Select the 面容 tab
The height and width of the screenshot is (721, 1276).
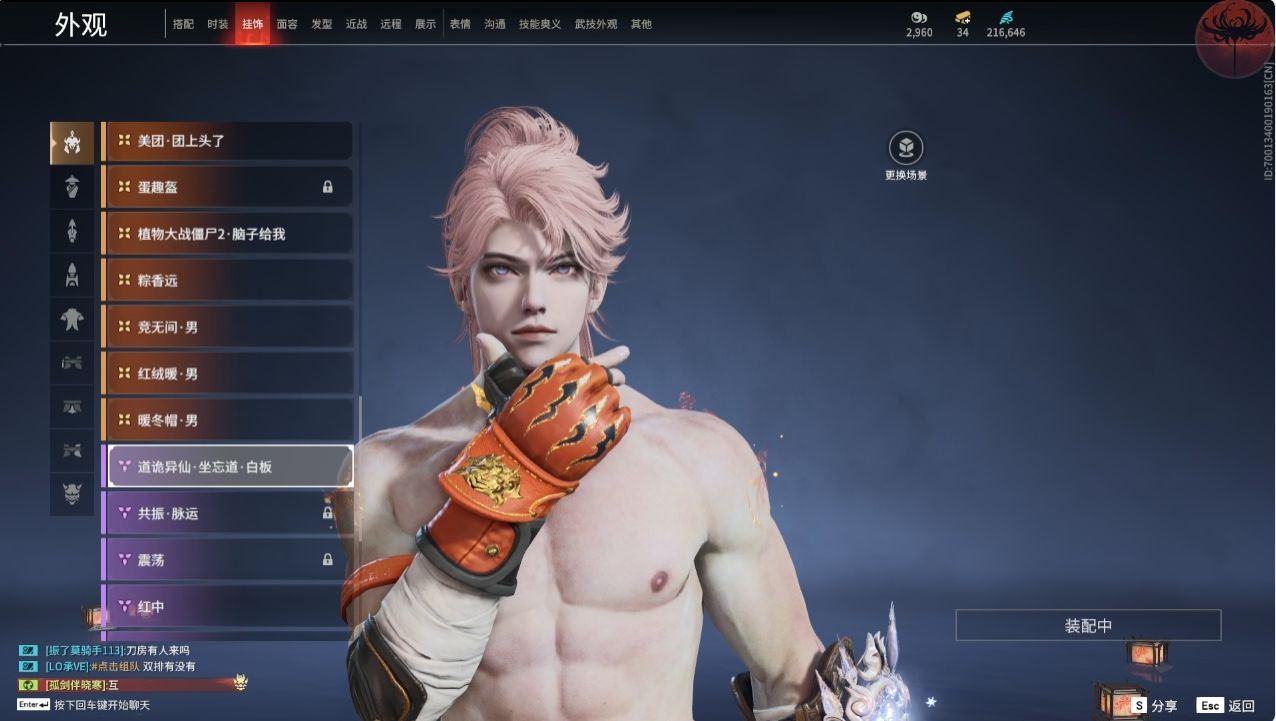287,24
